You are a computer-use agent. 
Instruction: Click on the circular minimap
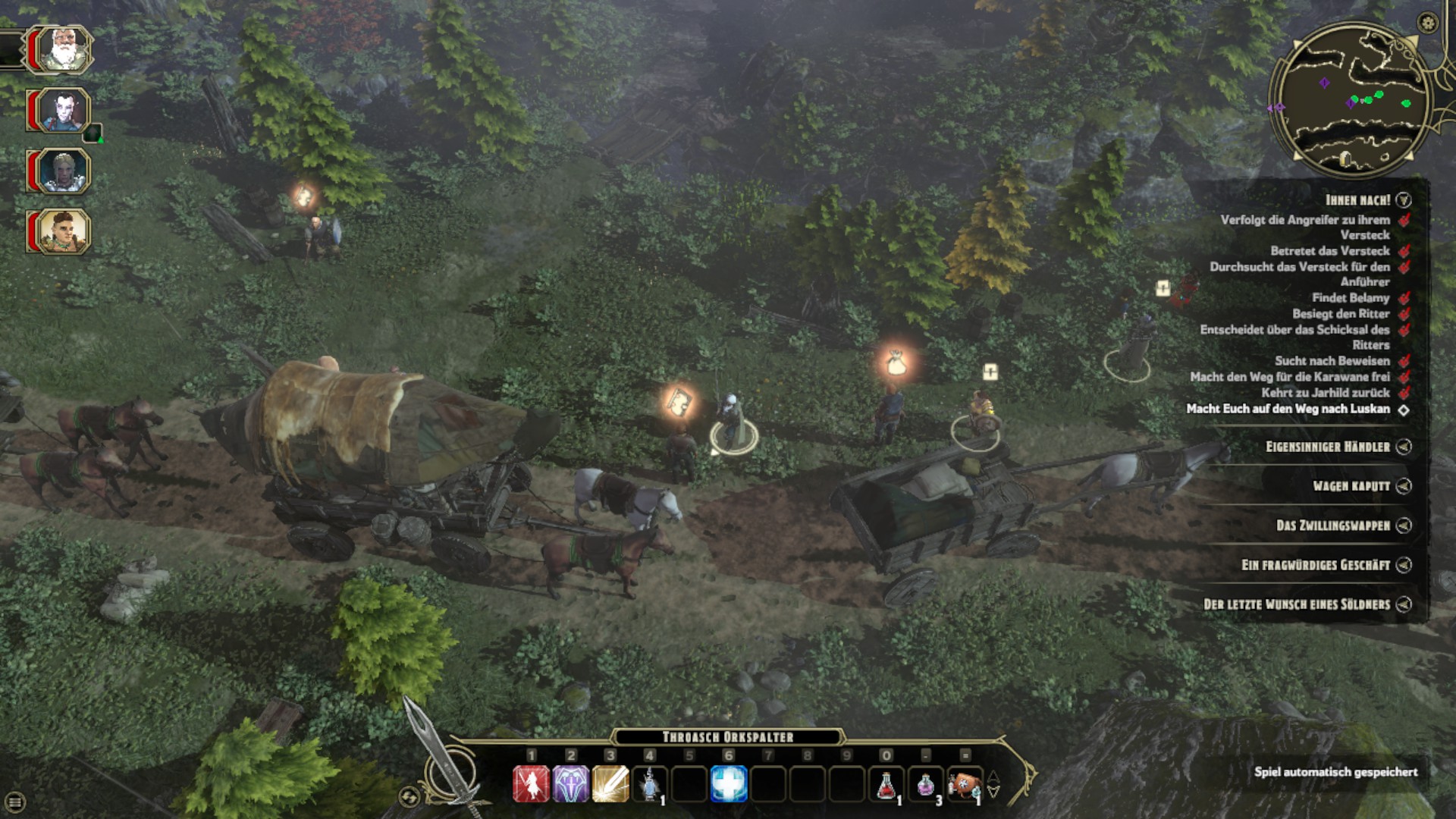1350,99
